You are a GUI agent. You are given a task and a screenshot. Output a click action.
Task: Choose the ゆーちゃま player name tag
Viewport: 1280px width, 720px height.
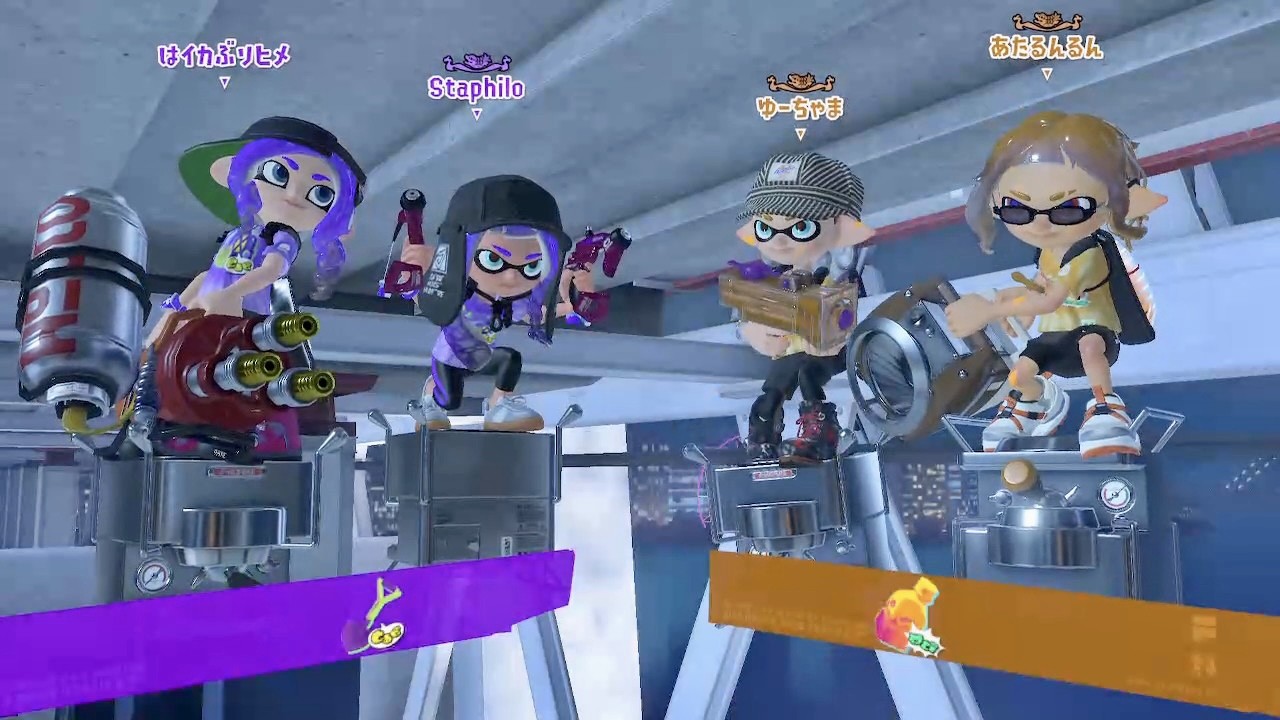800,107
